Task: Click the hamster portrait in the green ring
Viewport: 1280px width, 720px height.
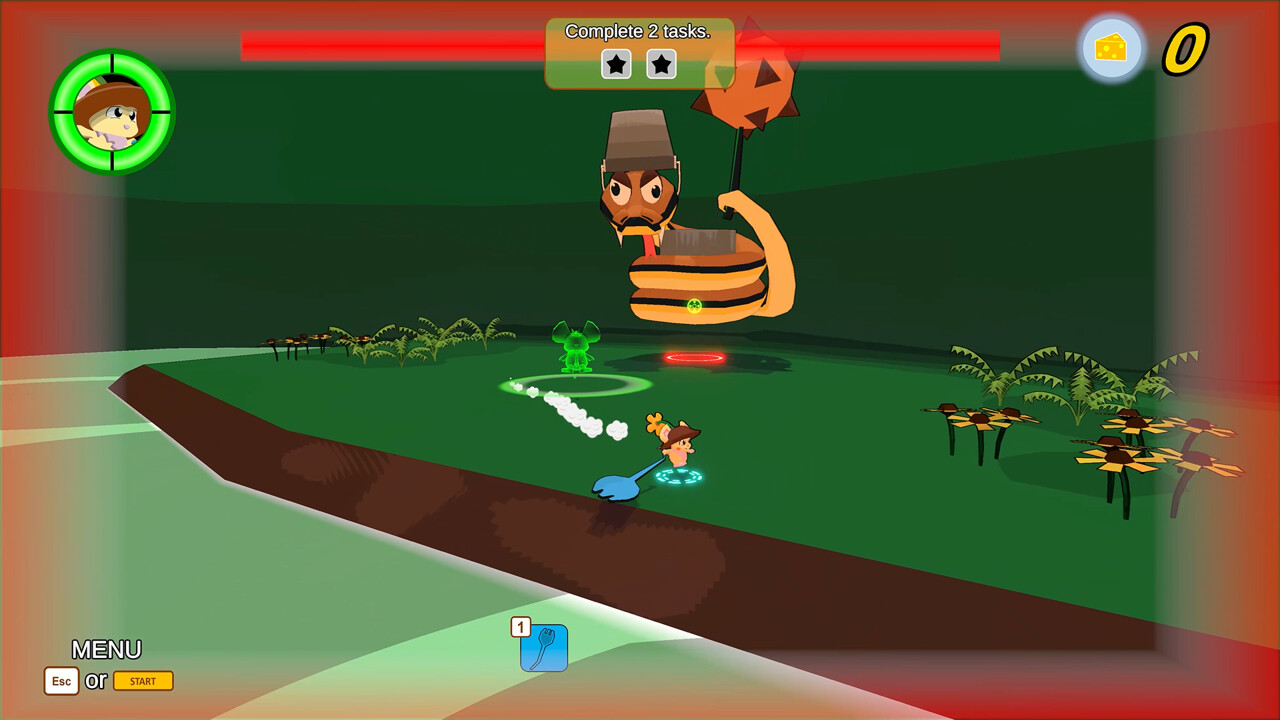Action: pyautogui.click(x=113, y=112)
